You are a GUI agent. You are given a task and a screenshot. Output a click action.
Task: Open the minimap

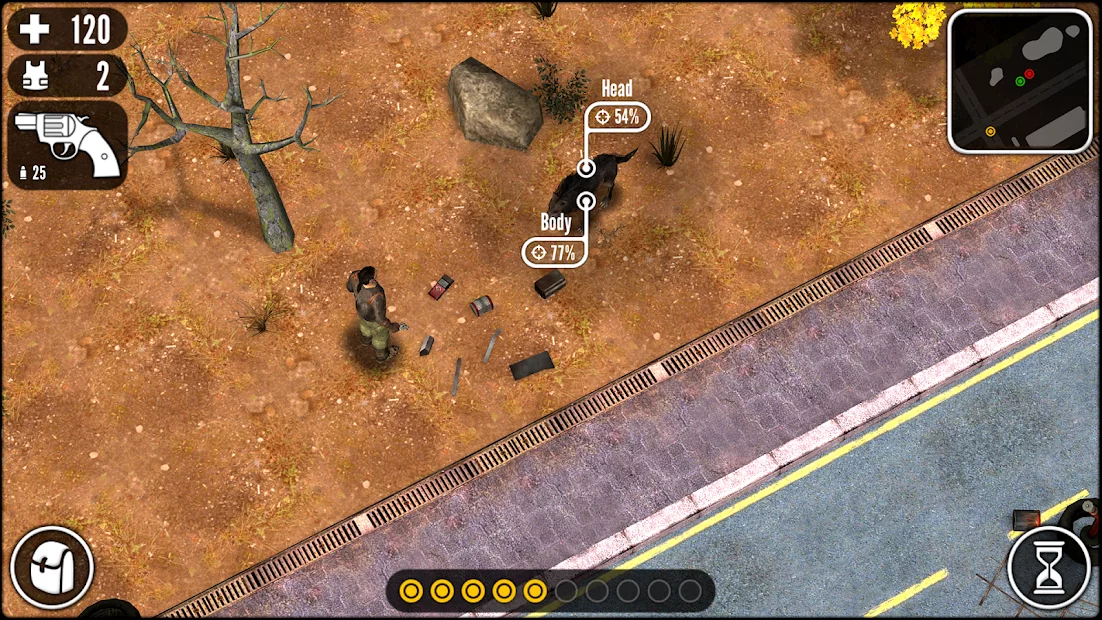(1020, 81)
